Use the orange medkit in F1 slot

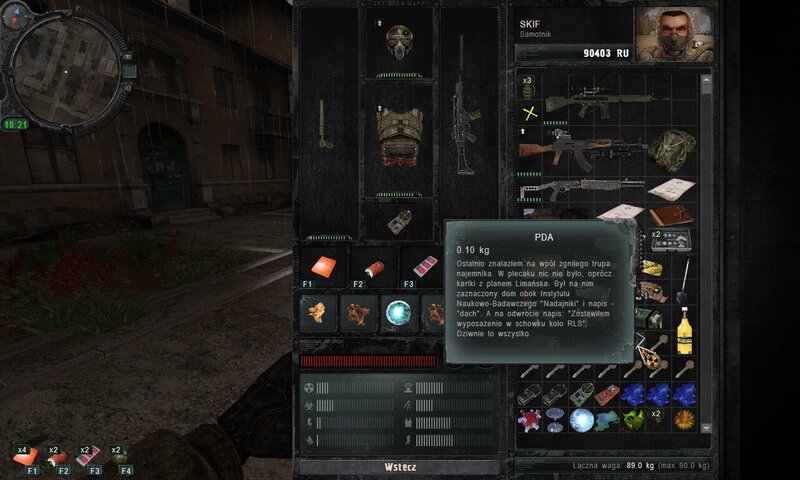click(322, 267)
